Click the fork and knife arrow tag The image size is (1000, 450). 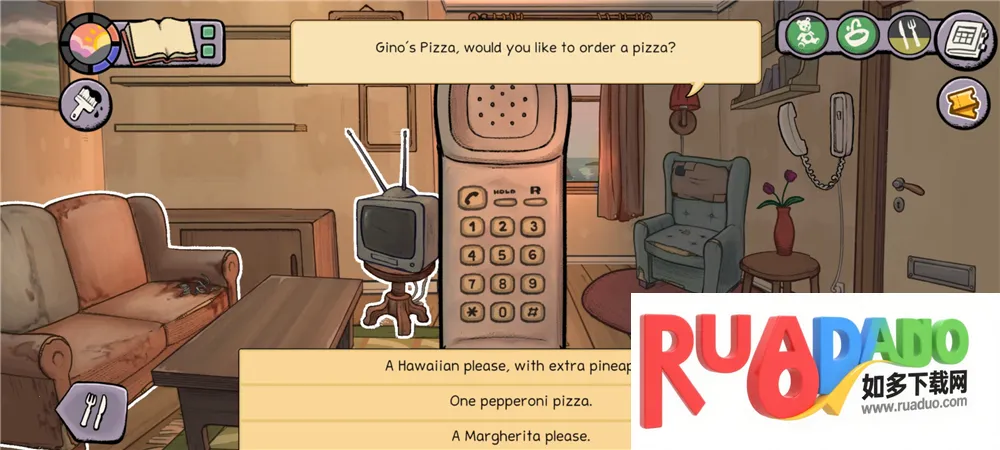coord(90,407)
